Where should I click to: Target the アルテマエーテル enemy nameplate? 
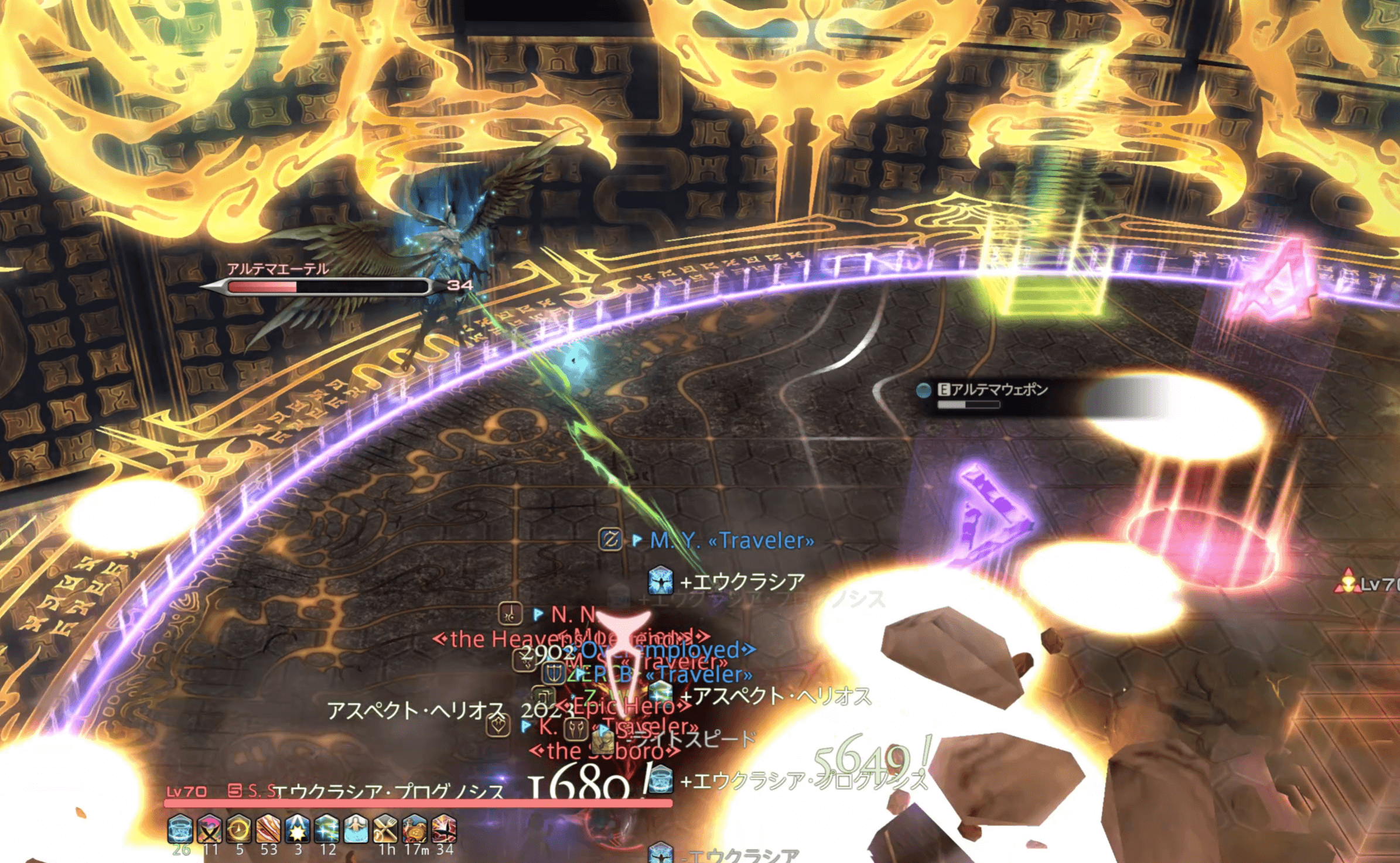click(278, 269)
